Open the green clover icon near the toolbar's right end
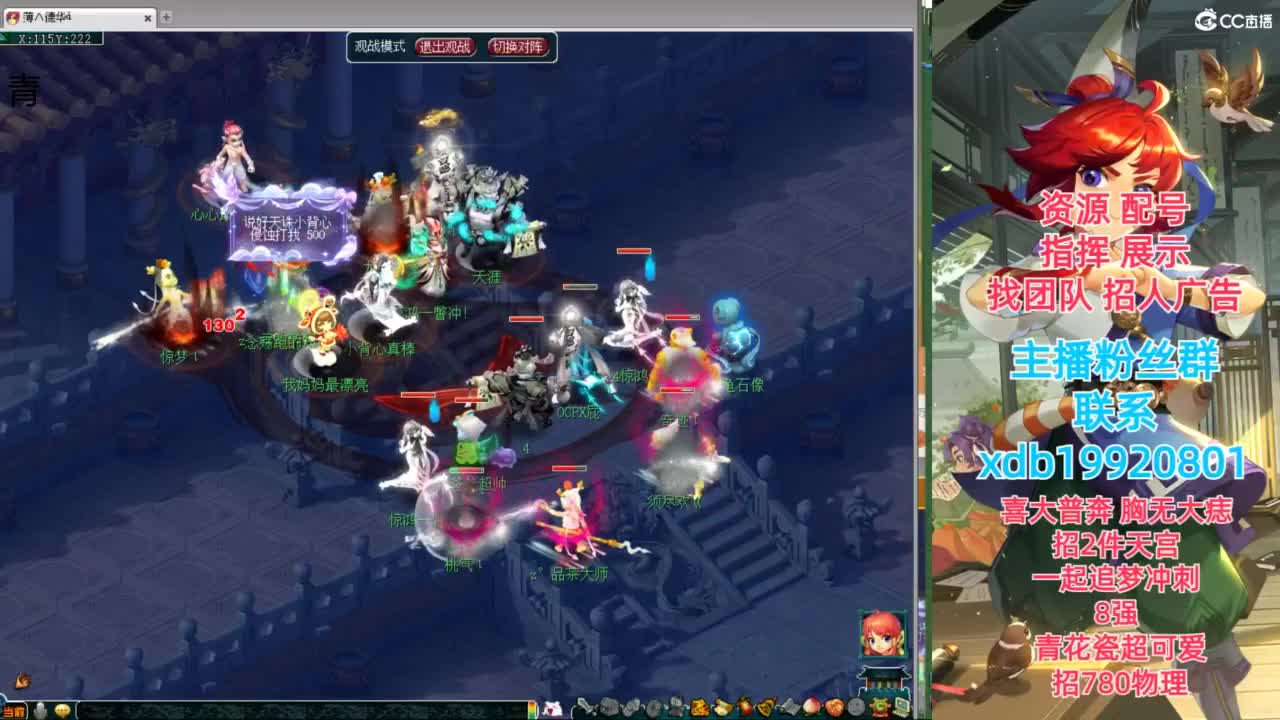Image resolution: width=1280 pixels, height=720 pixels. [879, 706]
